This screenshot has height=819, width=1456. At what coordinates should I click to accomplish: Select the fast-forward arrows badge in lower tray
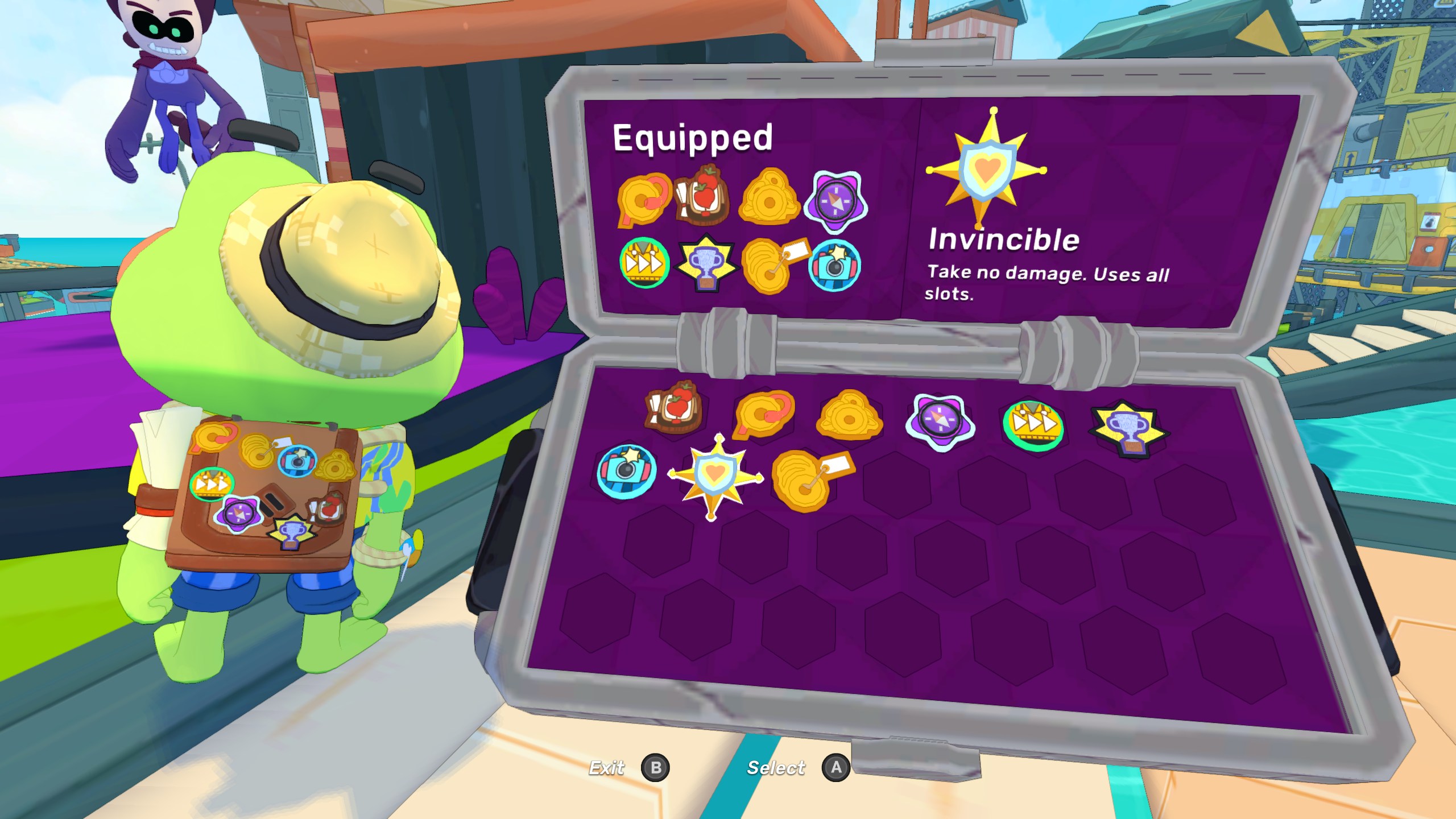point(1033,425)
